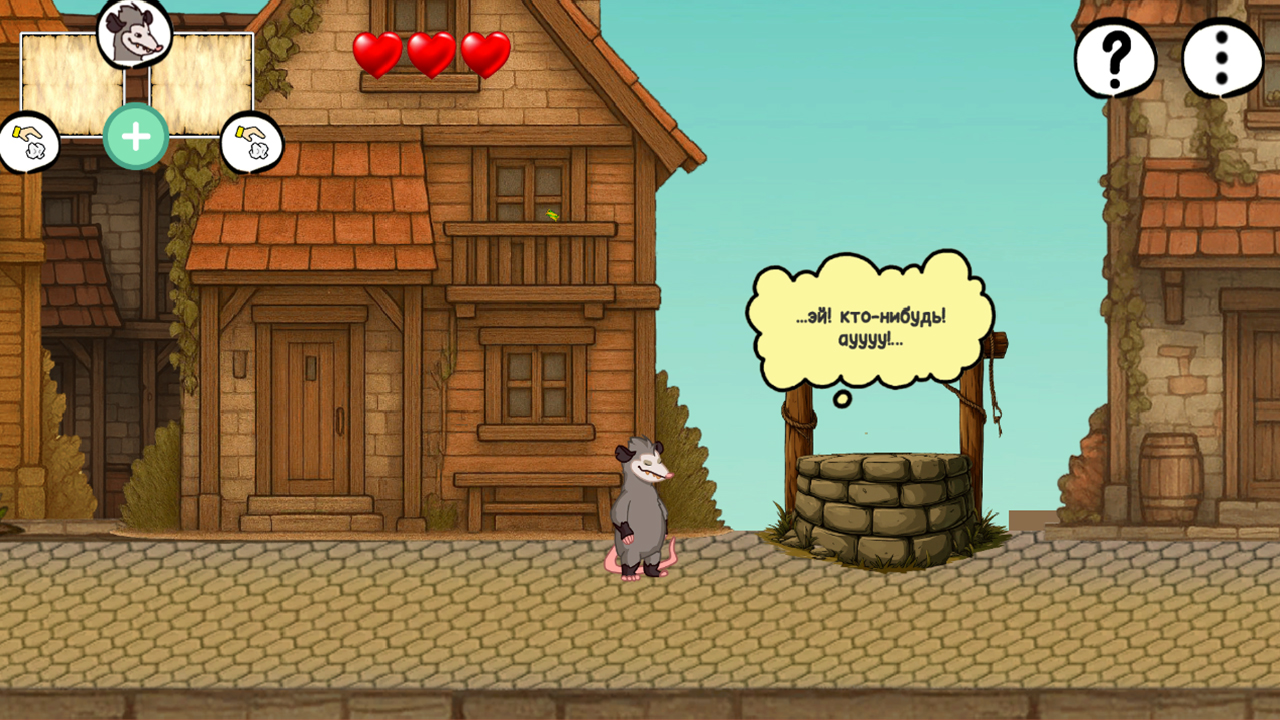Click the speech bubble saying 'эй! кто-нибудь!'
Screen dimensions: 1280x720
click(x=868, y=320)
